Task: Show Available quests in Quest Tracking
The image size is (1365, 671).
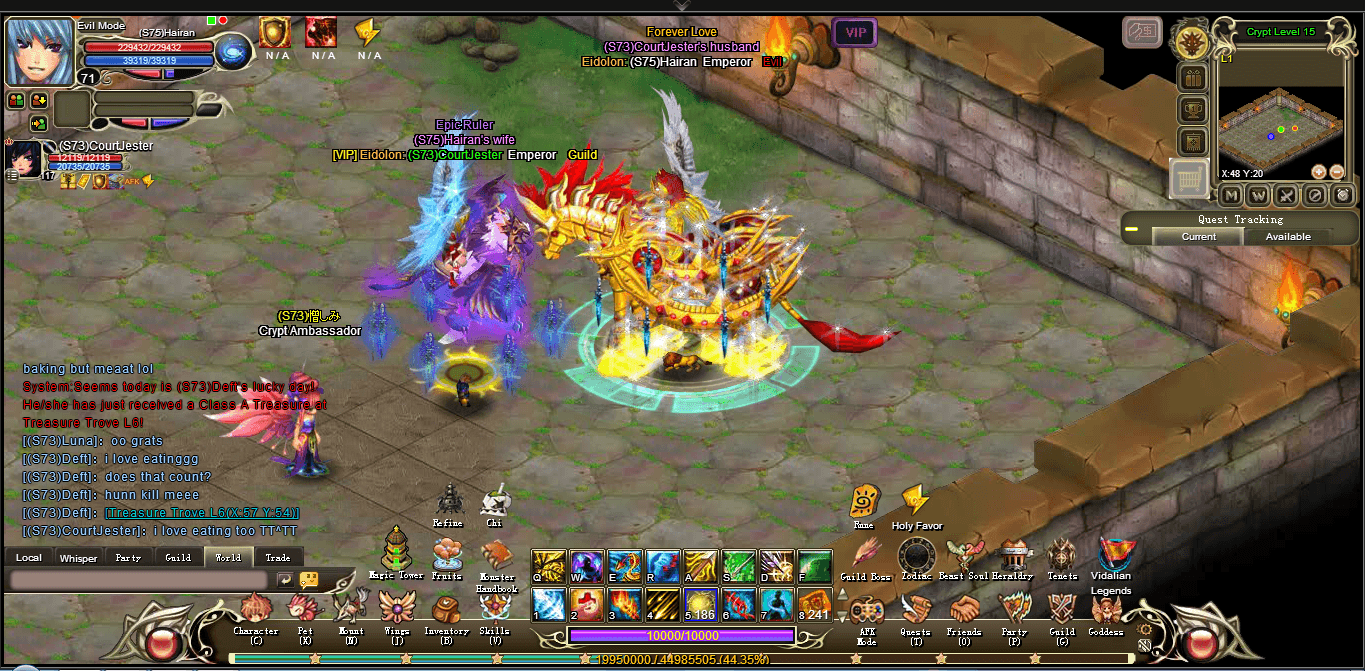Action: pos(1288,237)
